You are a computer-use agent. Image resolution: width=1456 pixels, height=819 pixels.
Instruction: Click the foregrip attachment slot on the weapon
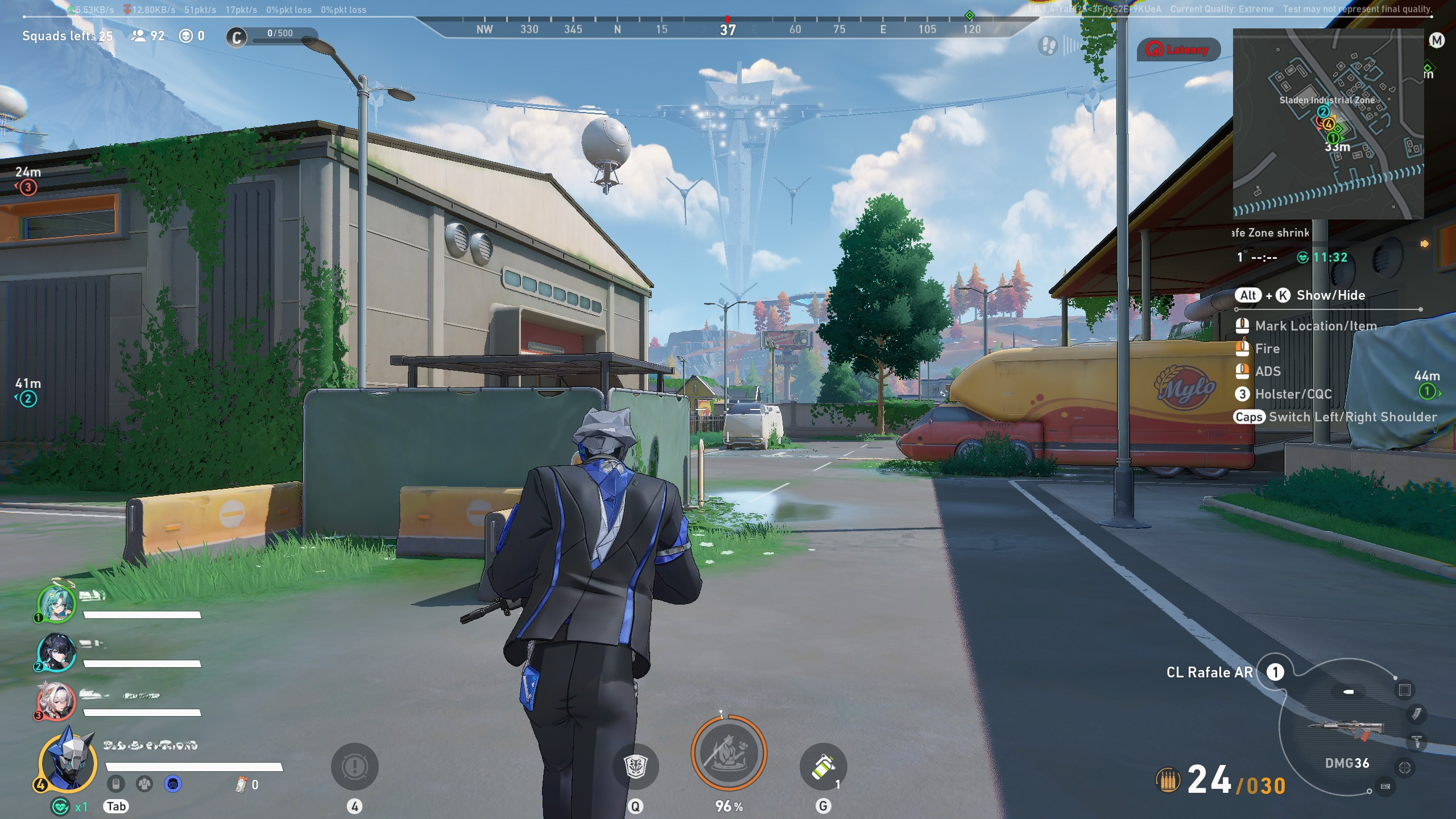[1416, 742]
